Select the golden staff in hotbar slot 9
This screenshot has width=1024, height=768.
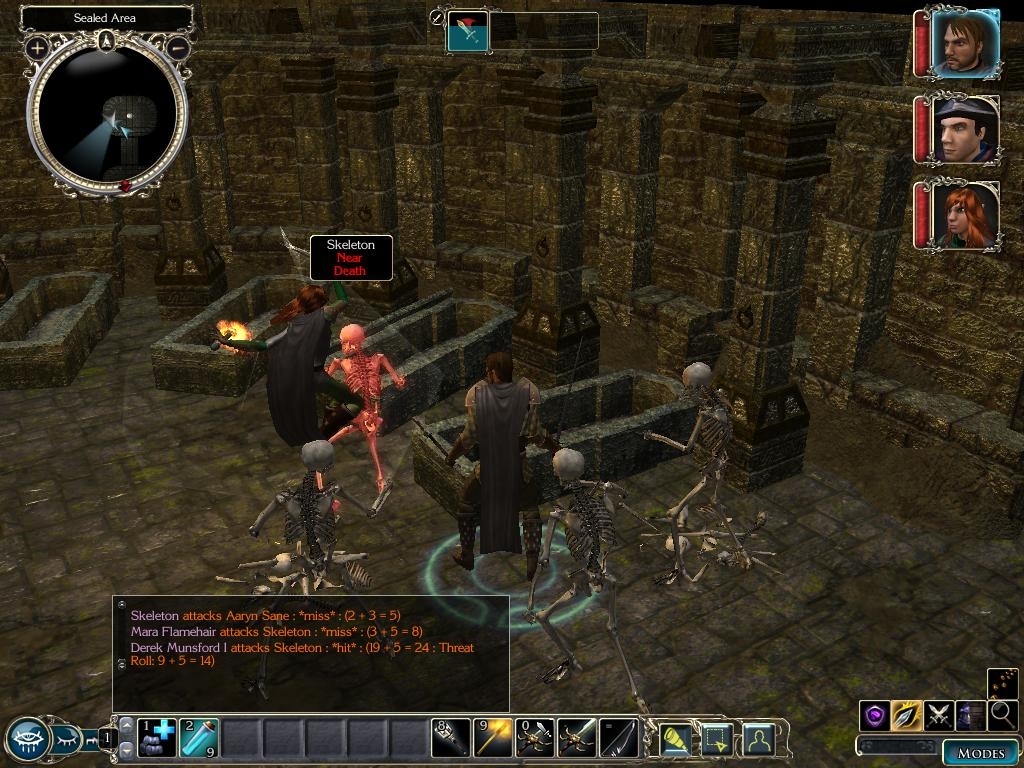tap(493, 738)
